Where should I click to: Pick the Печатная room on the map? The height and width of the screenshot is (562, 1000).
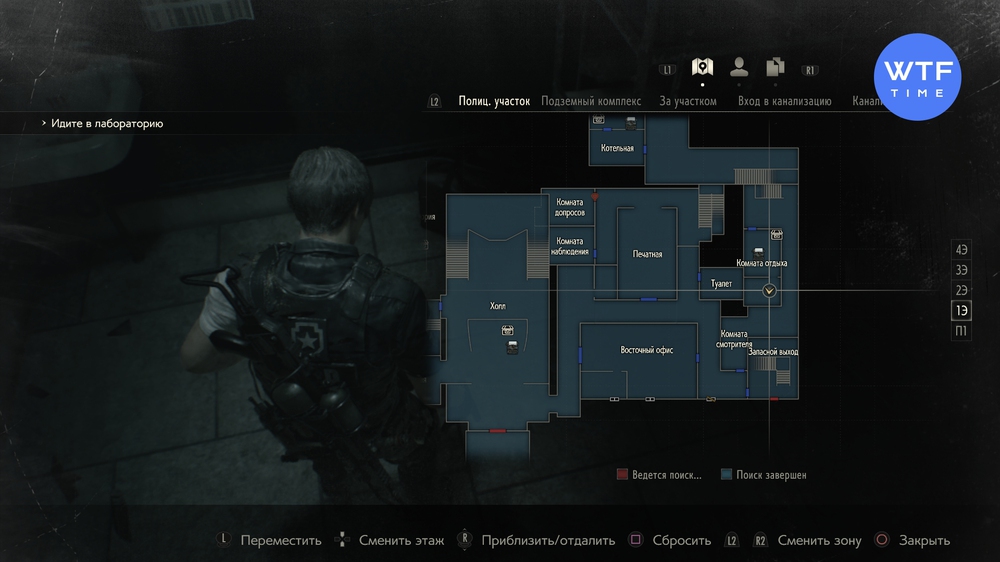(x=647, y=254)
